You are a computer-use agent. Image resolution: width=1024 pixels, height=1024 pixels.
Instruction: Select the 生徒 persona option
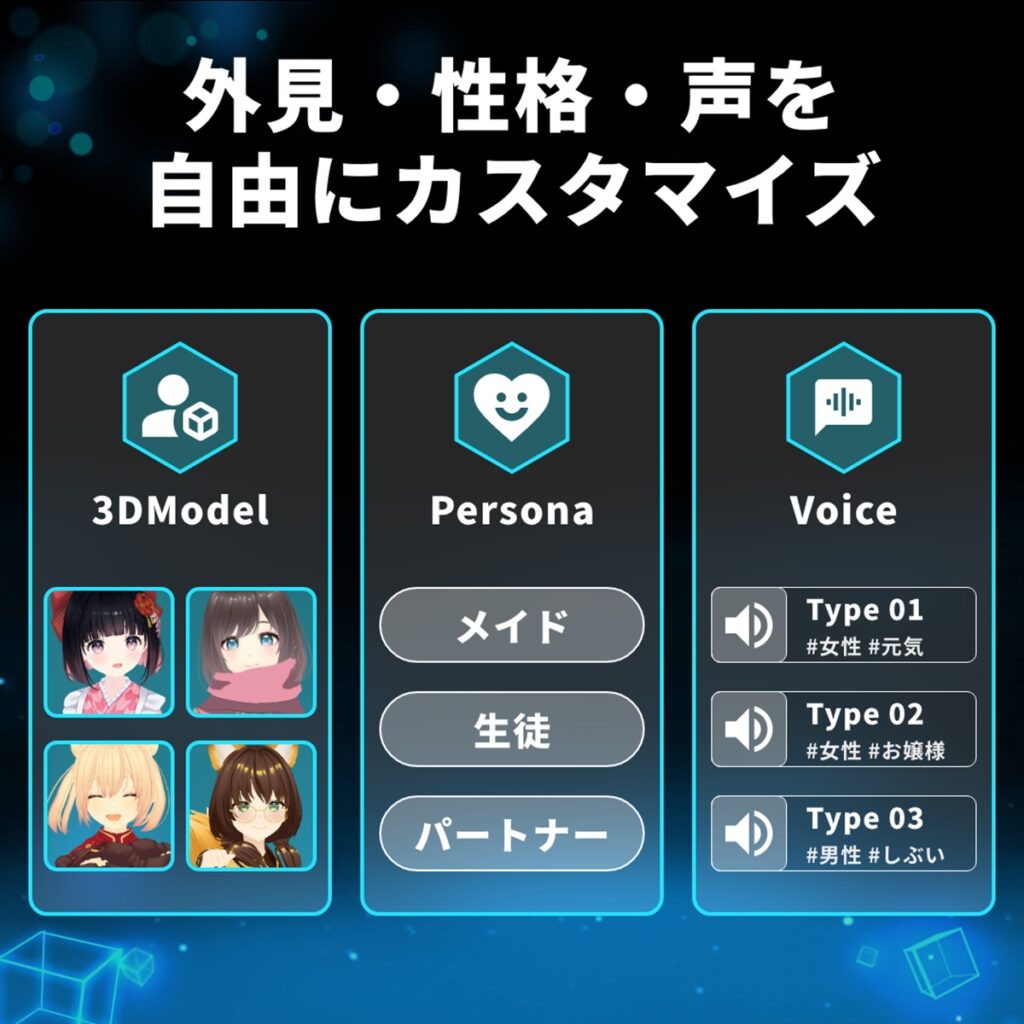511,730
